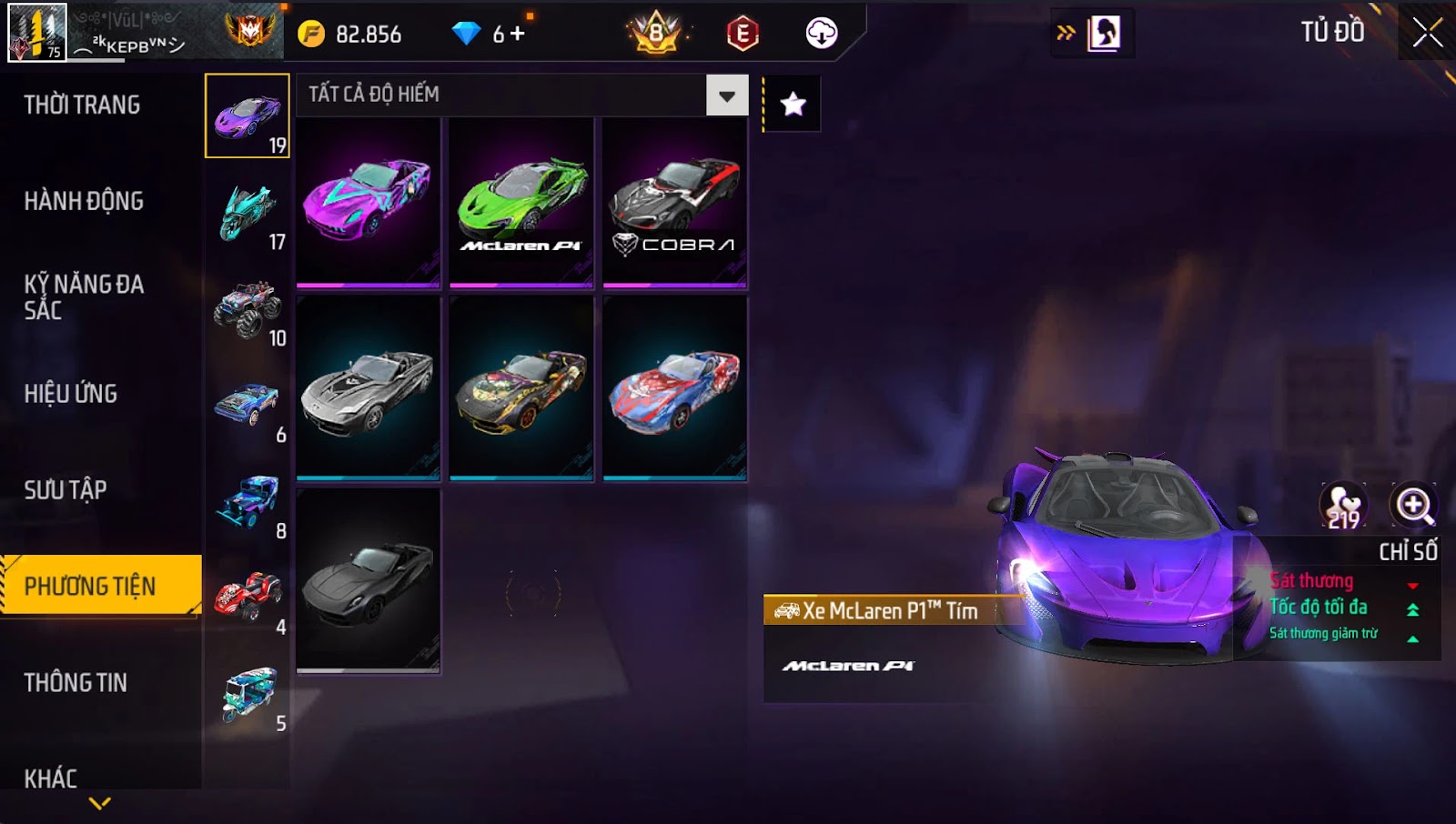1456x824 pixels.
Task: Expand the Tất Cả Độ Hiếm dropdown
Action: [x=726, y=95]
